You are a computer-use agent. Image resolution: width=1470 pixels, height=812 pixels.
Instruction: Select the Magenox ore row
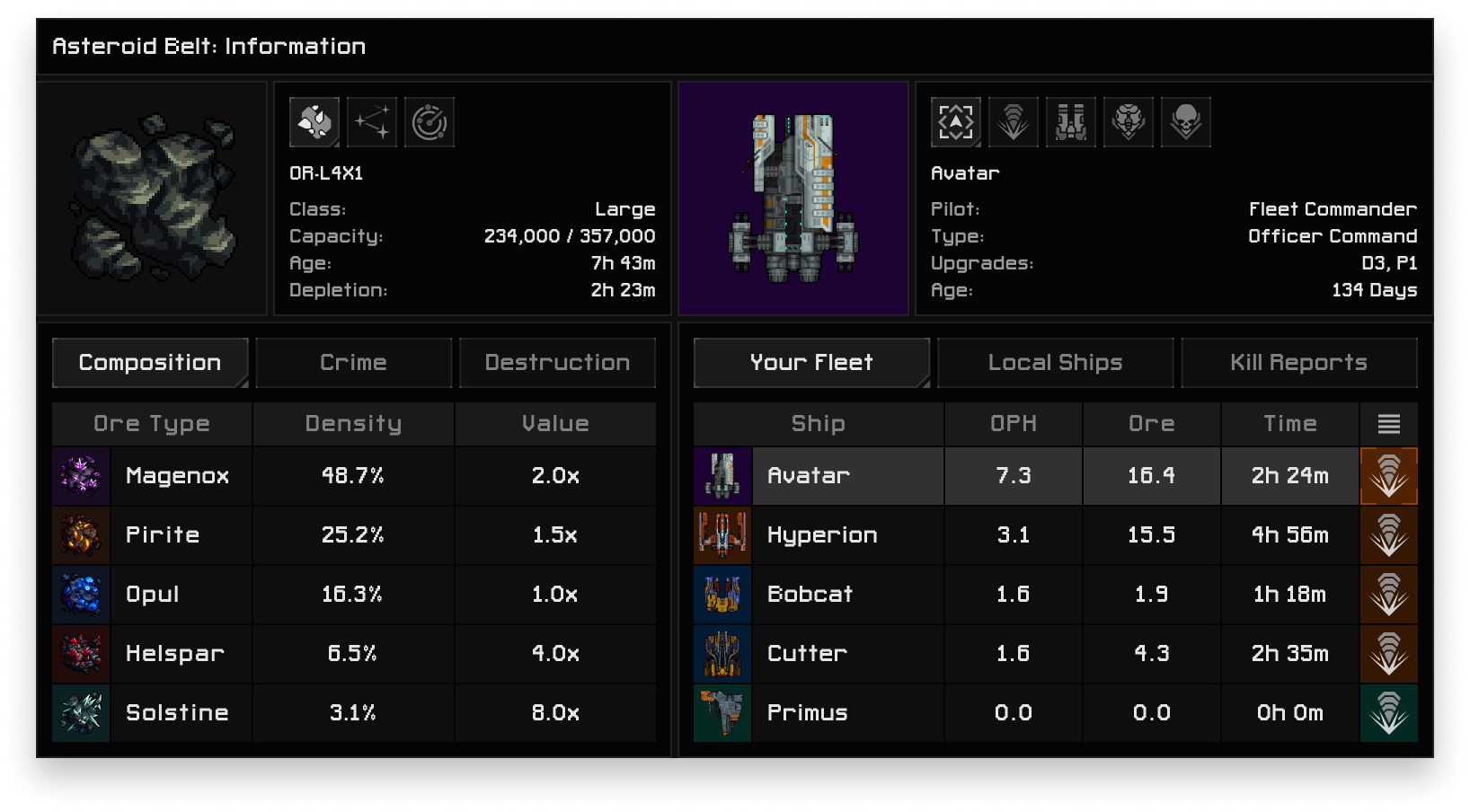tap(177, 476)
